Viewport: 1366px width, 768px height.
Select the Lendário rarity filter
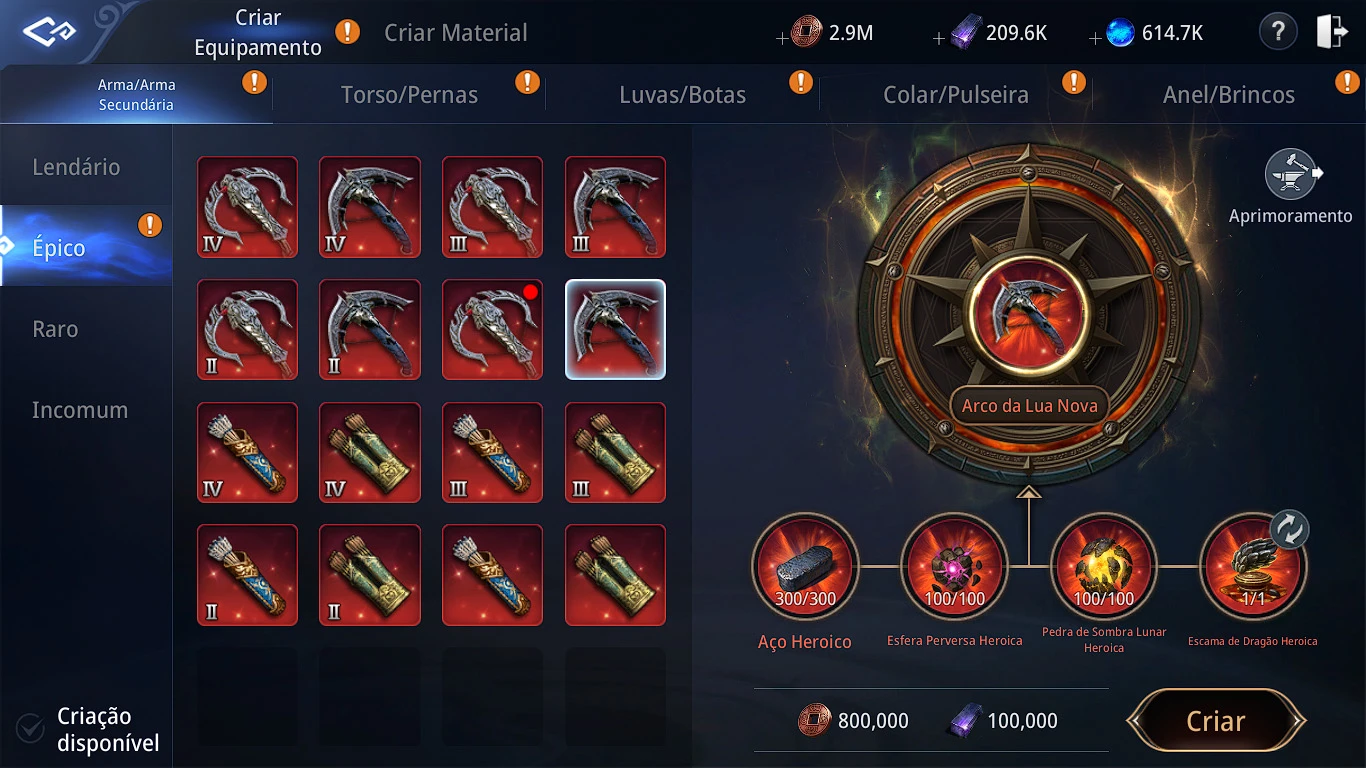(76, 167)
